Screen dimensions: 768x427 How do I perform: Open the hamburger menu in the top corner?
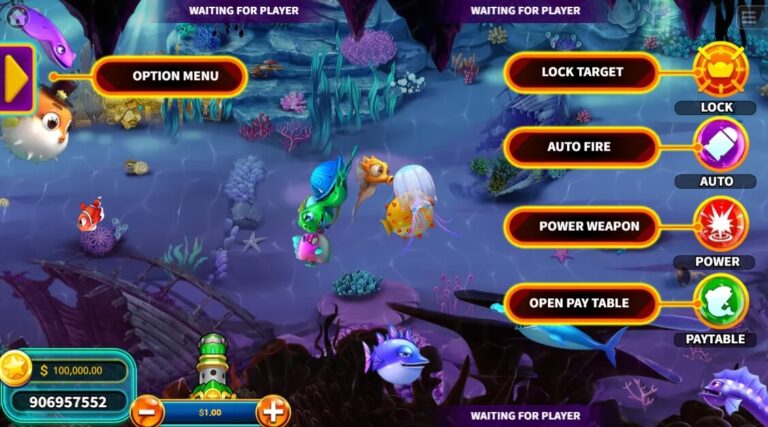(749, 18)
